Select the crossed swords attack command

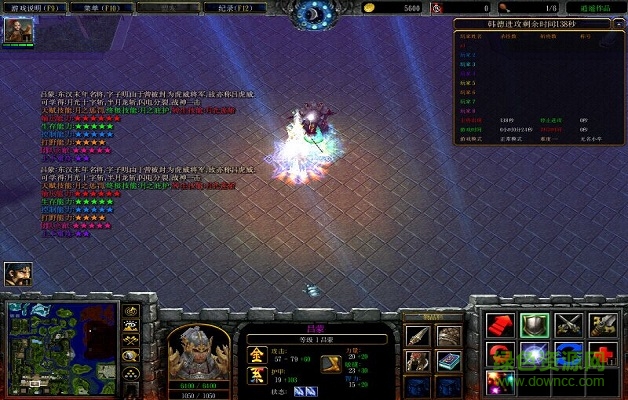click(567, 325)
